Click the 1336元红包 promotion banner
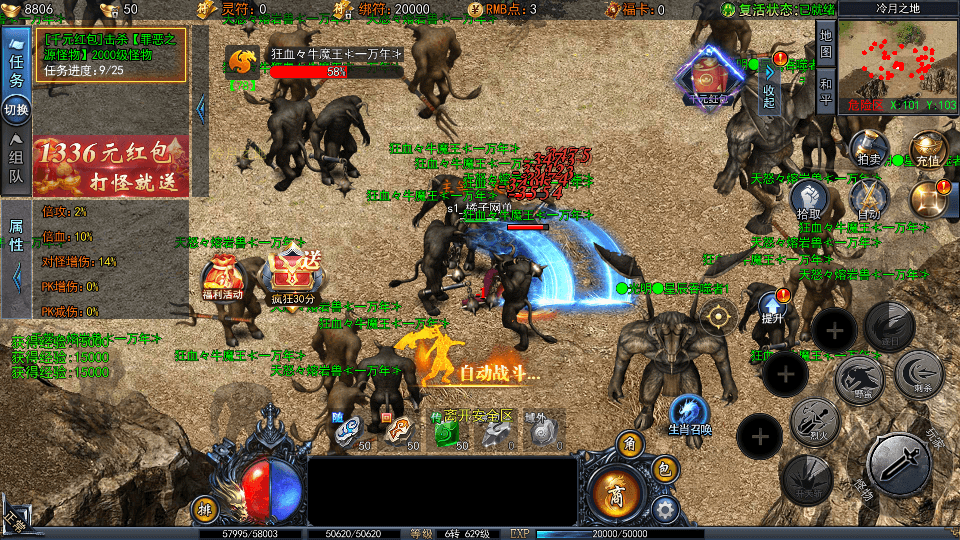Image resolution: width=960 pixels, height=540 pixels. click(x=110, y=166)
